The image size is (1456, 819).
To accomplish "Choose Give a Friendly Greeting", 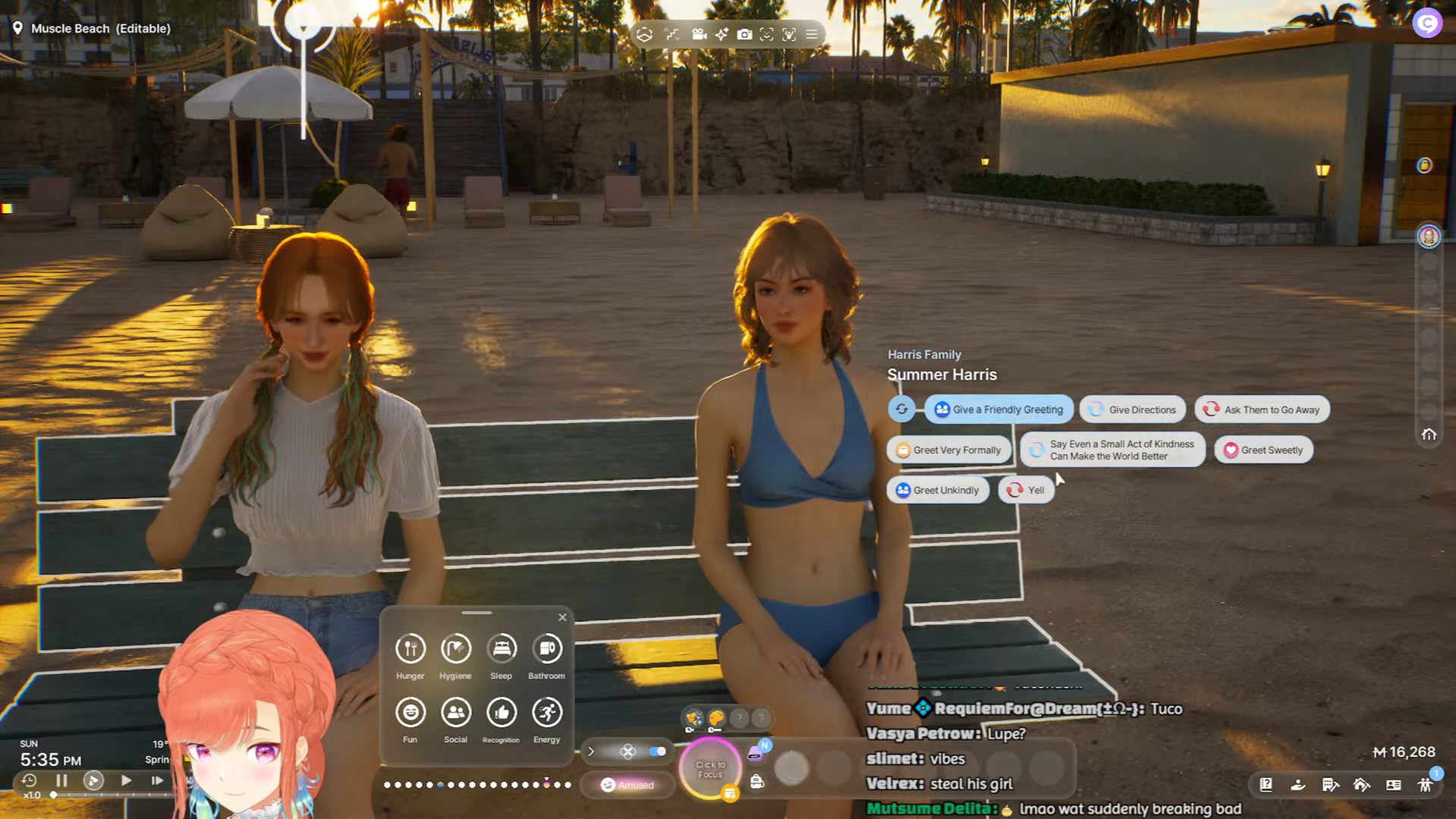I will (998, 409).
